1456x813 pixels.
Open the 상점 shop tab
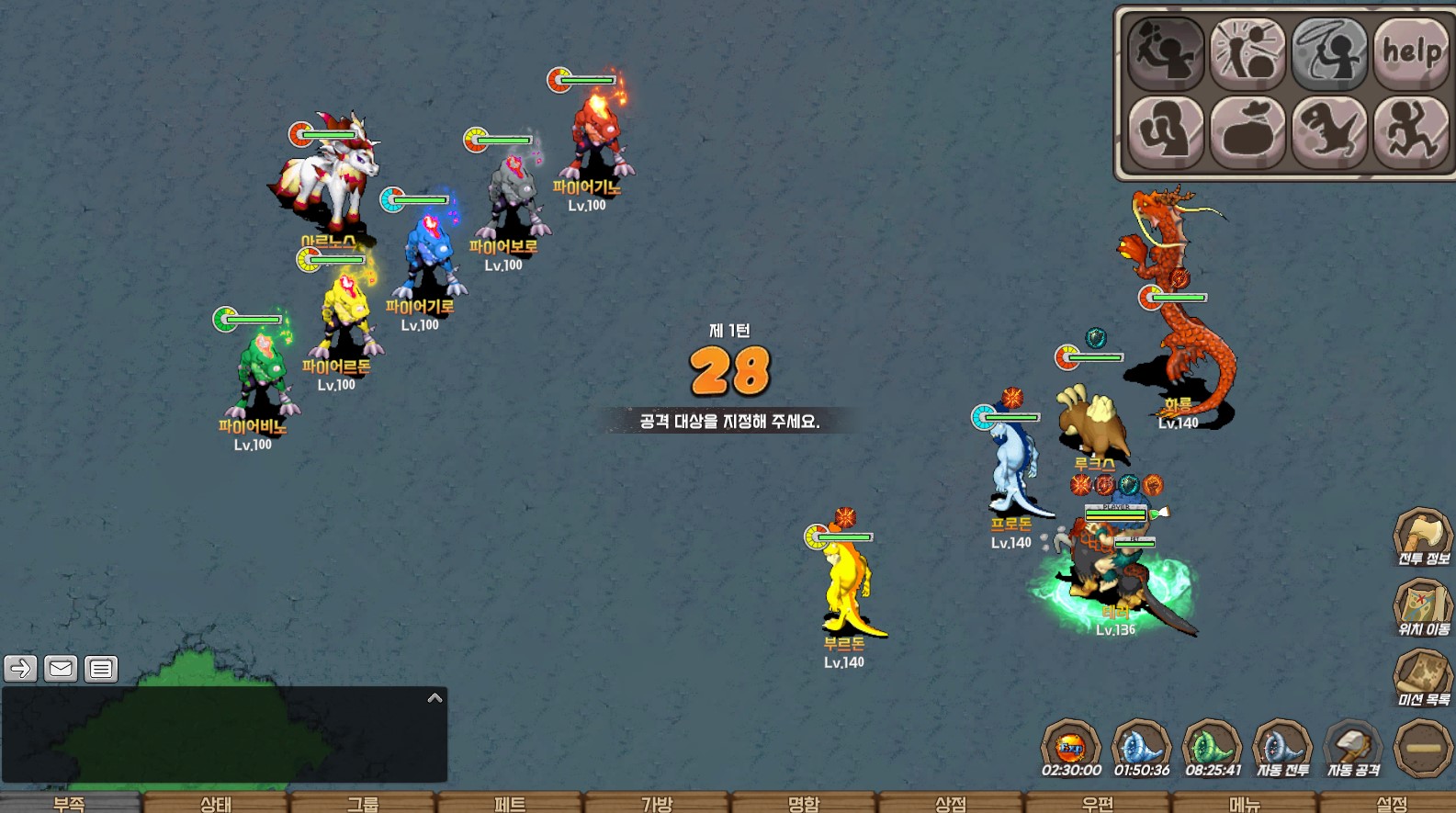click(951, 804)
